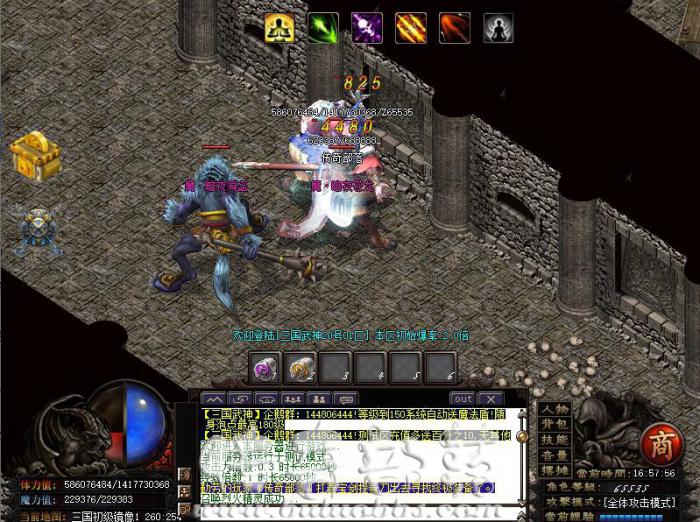Screen dimensions: 700x522
Task: Select the grey meditating figure skill
Action: [x=499, y=28]
